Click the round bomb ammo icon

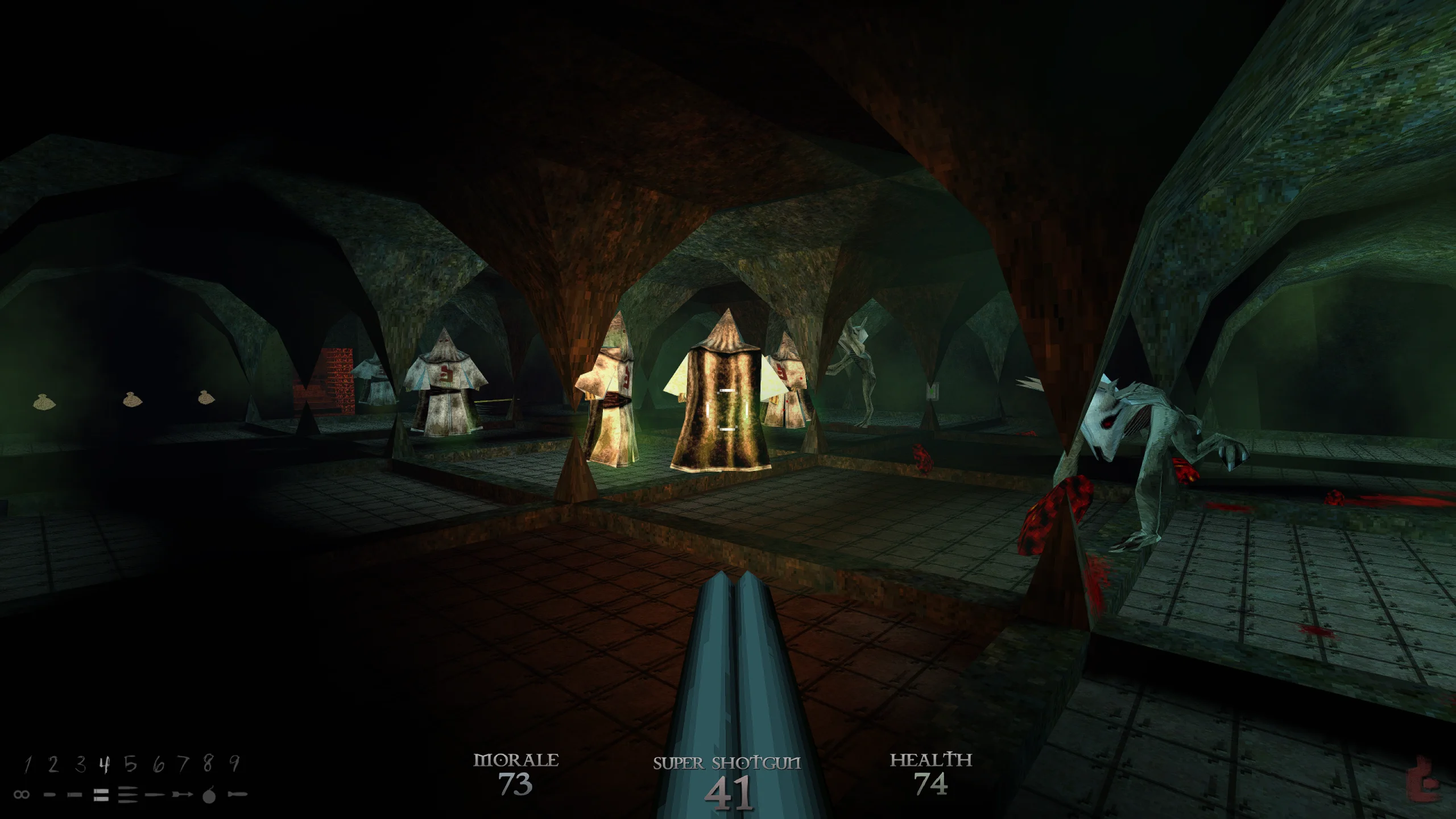209,795
